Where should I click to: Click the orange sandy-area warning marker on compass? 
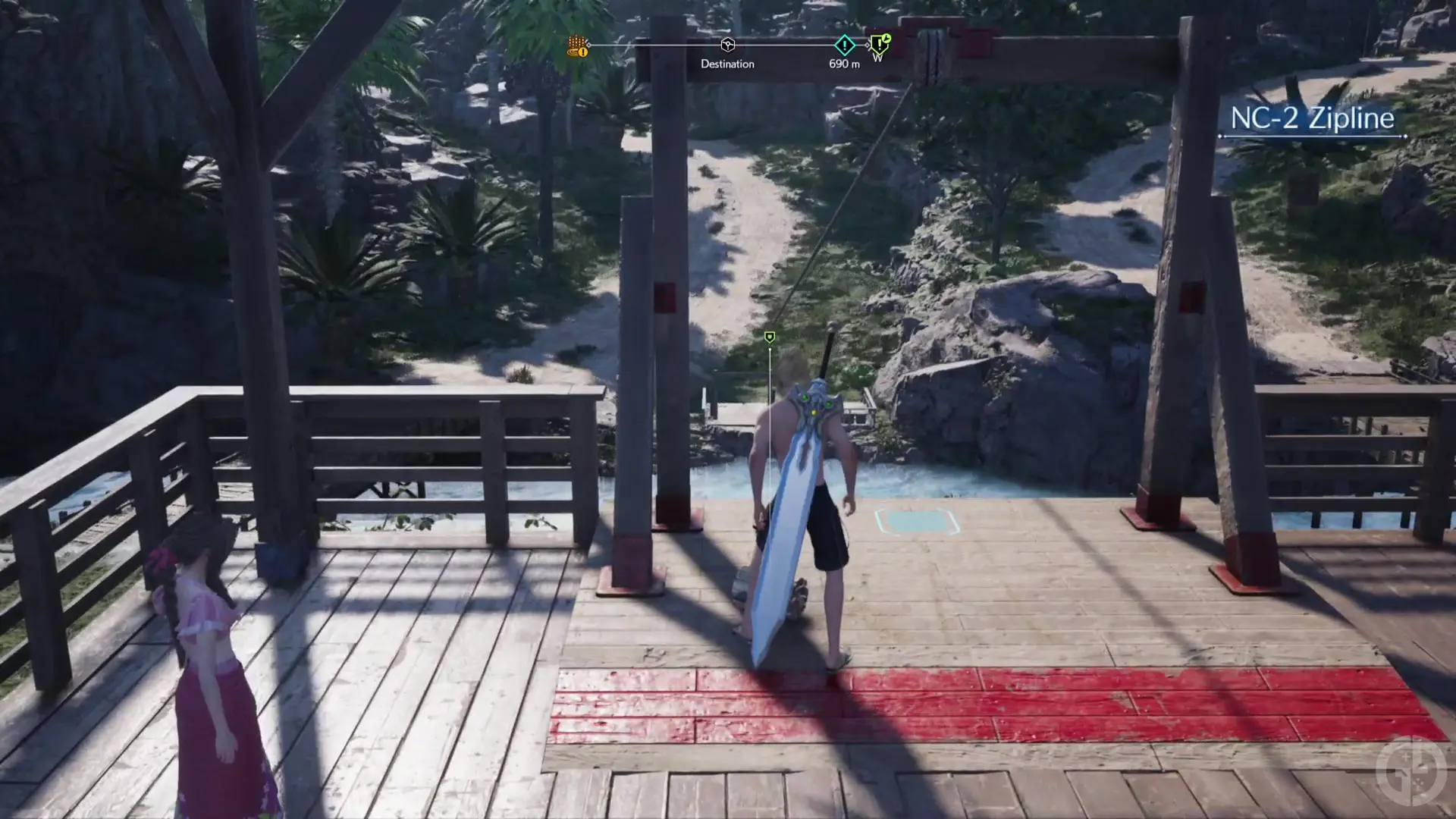coord(576,47)
